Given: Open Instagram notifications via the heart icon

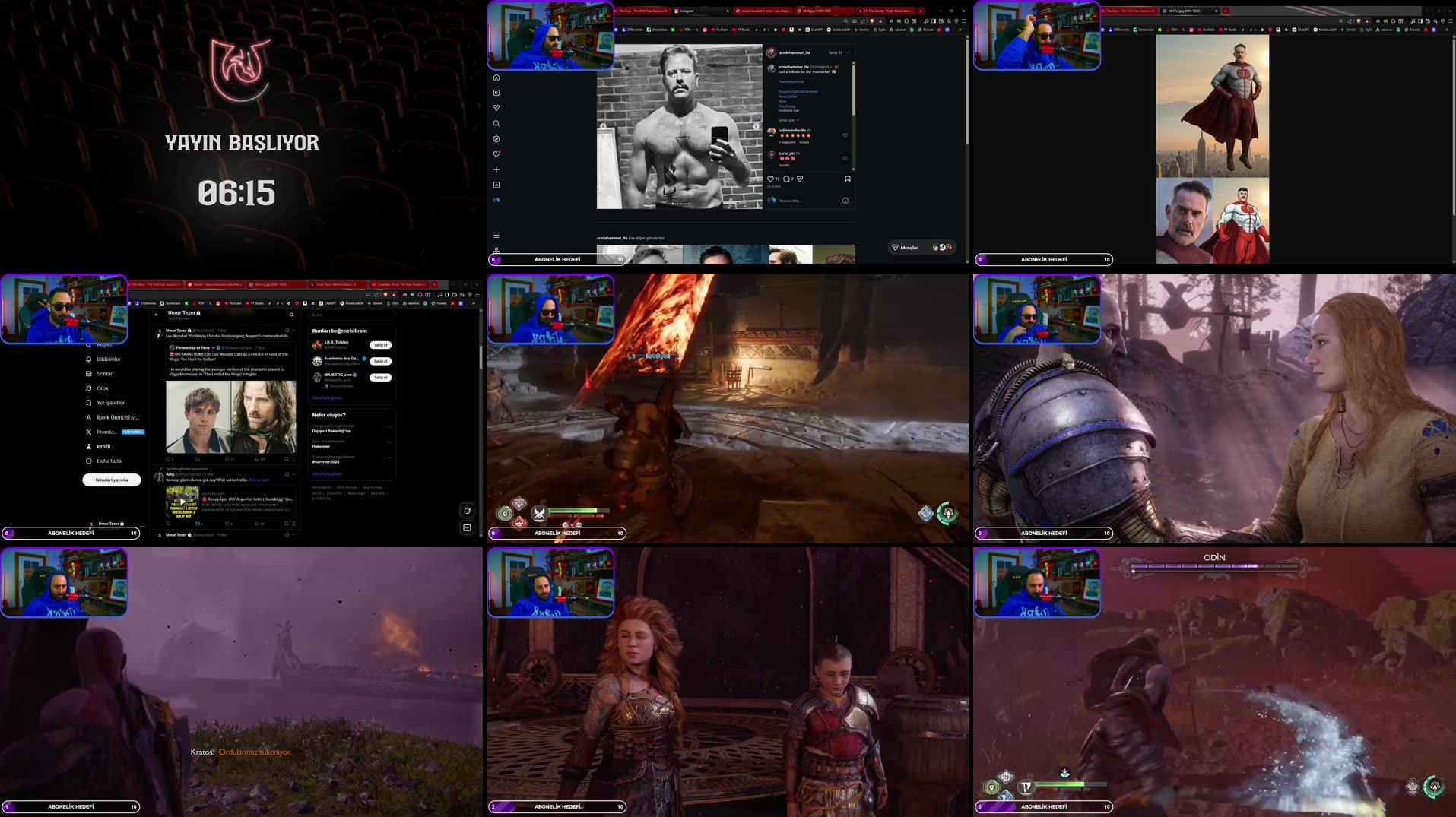Looking at the screenshot, I should 496,153.
